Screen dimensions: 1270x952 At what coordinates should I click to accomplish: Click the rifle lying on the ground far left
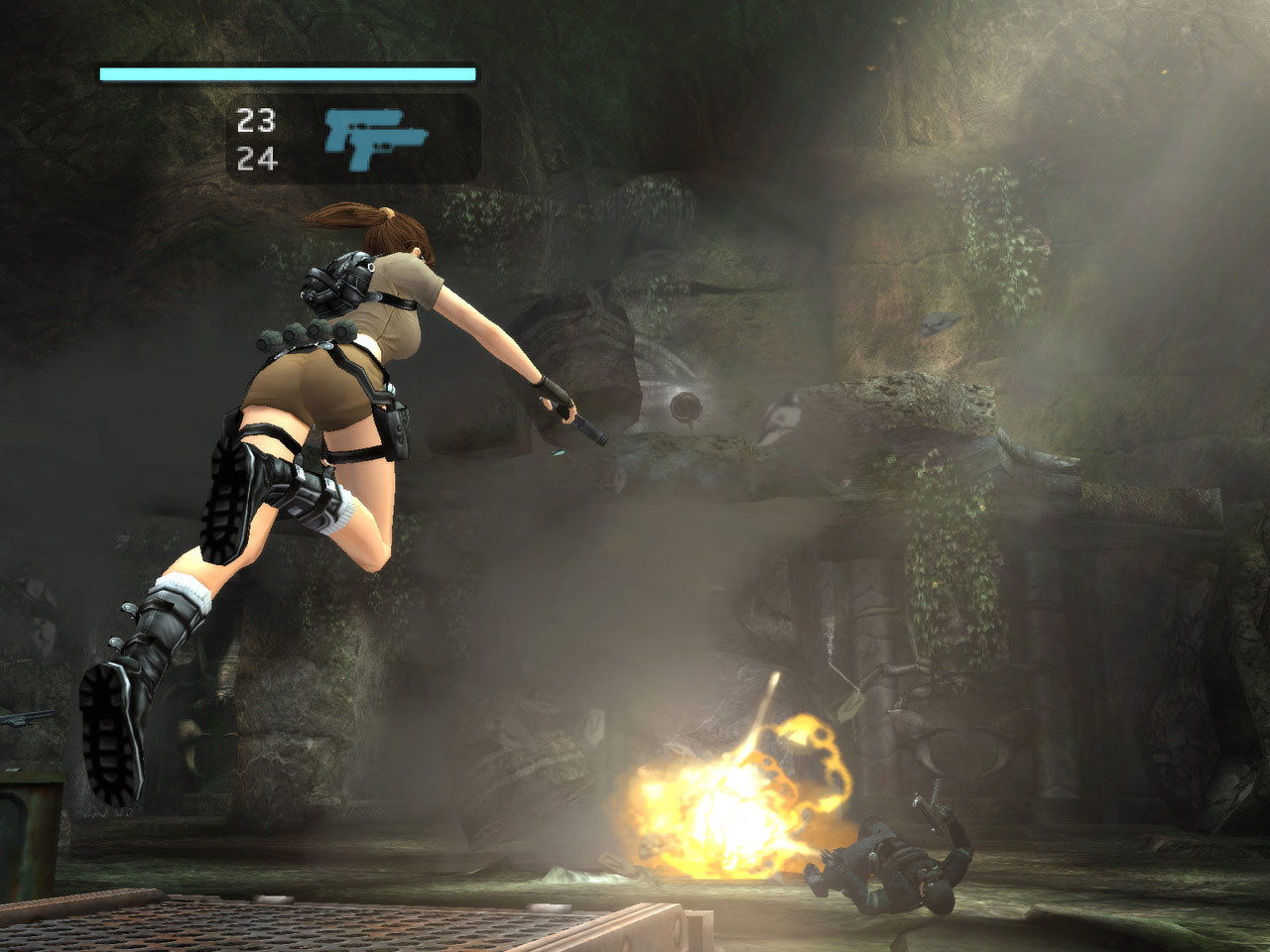point(30,719)
